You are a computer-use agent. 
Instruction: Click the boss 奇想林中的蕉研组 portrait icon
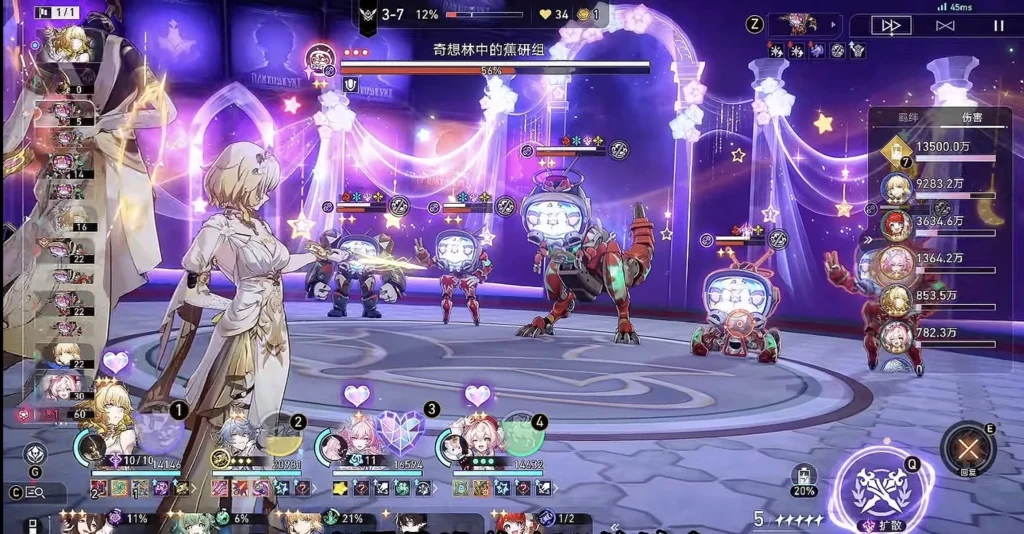[320, 56]
